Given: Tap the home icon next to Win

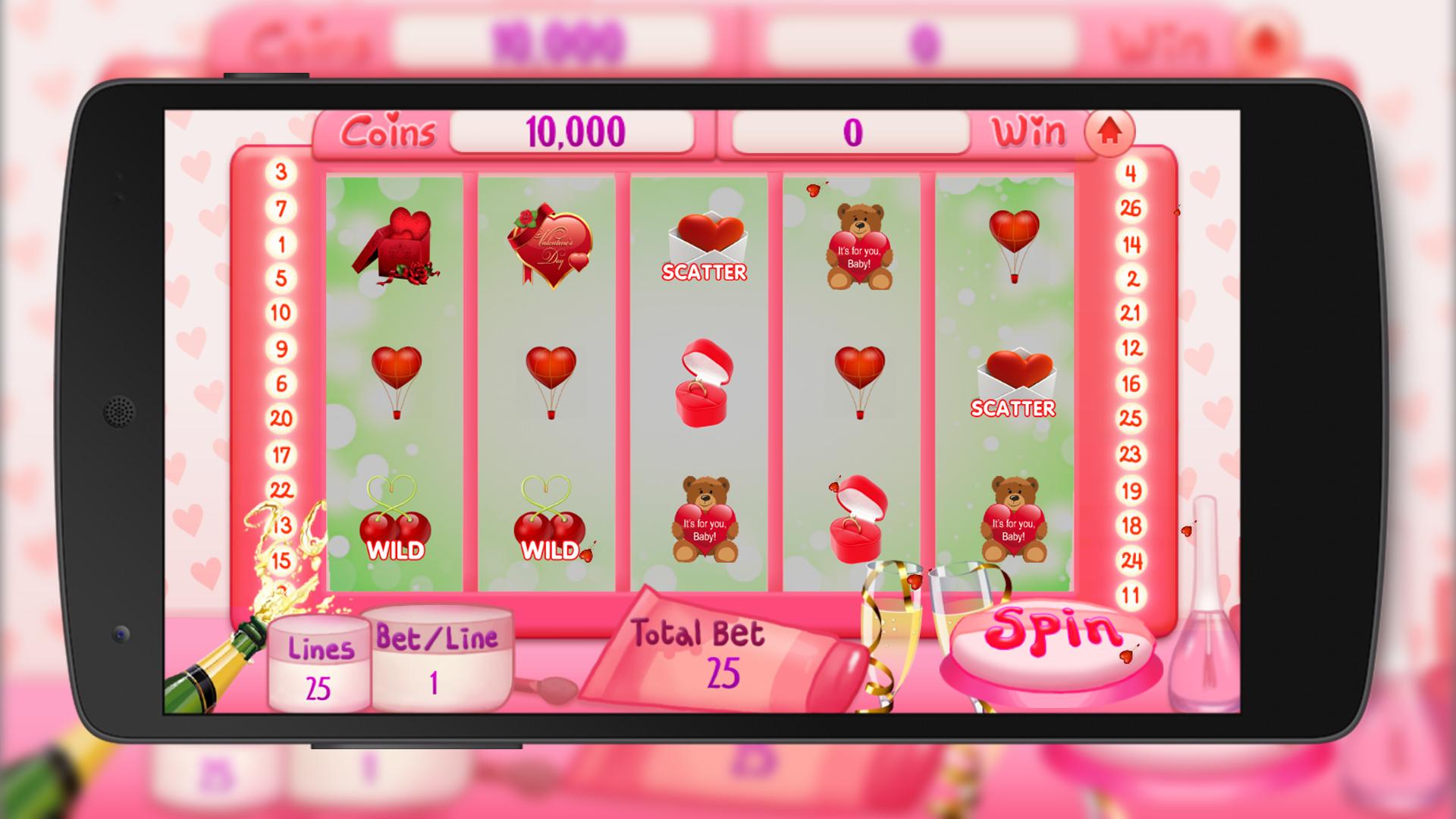Looking at the screenshot, I should coord(1109,130).
